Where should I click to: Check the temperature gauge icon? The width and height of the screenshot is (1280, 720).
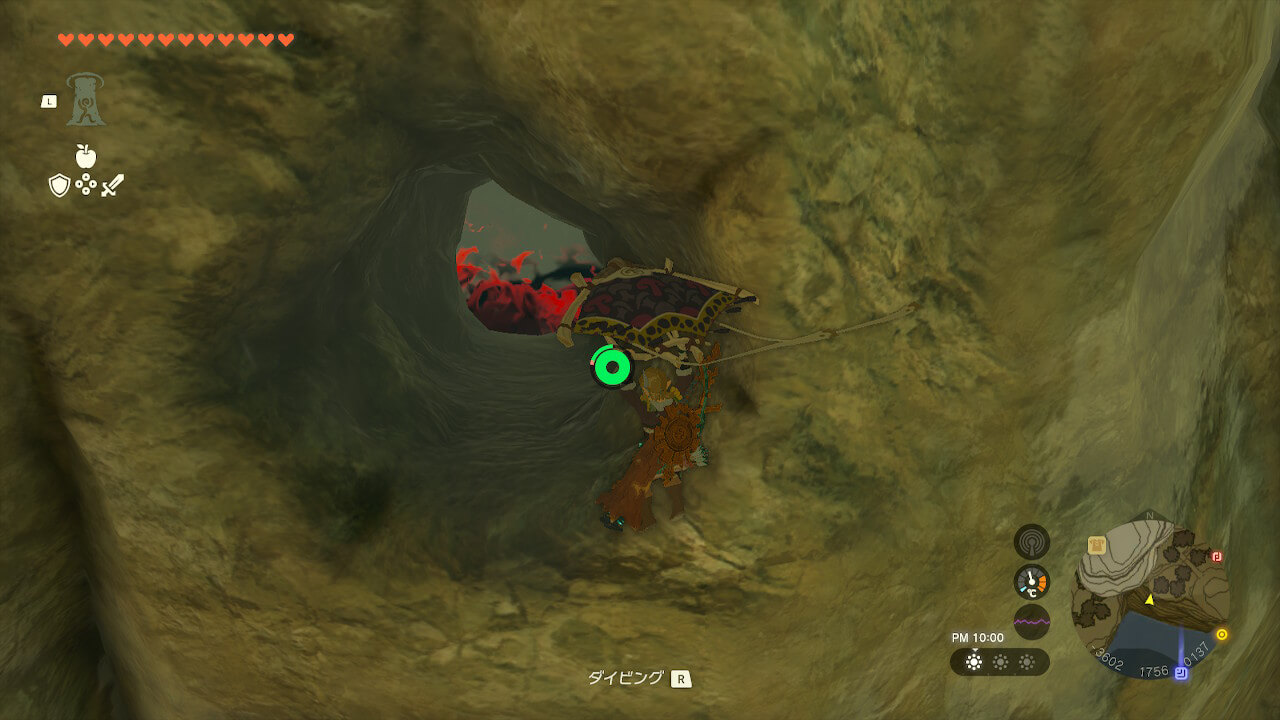tap(1032, 582)
